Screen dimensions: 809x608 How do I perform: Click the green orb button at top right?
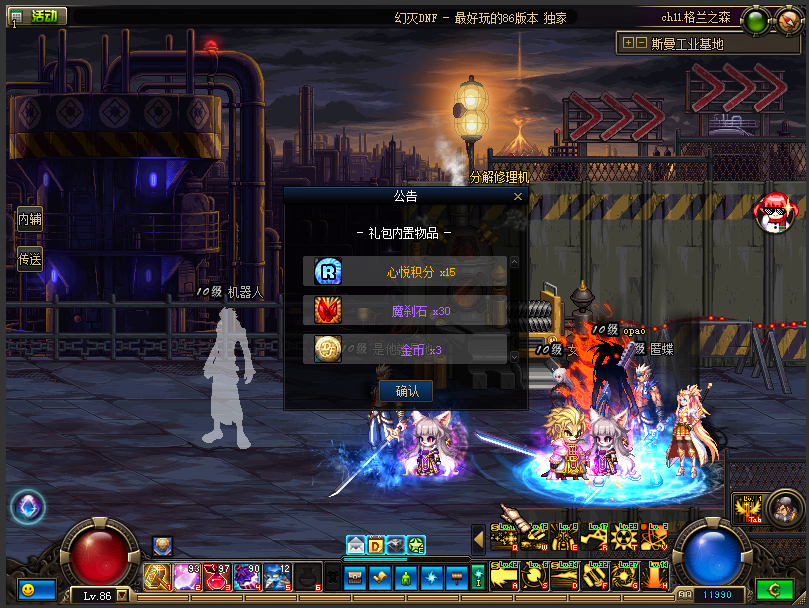[756, 20]
